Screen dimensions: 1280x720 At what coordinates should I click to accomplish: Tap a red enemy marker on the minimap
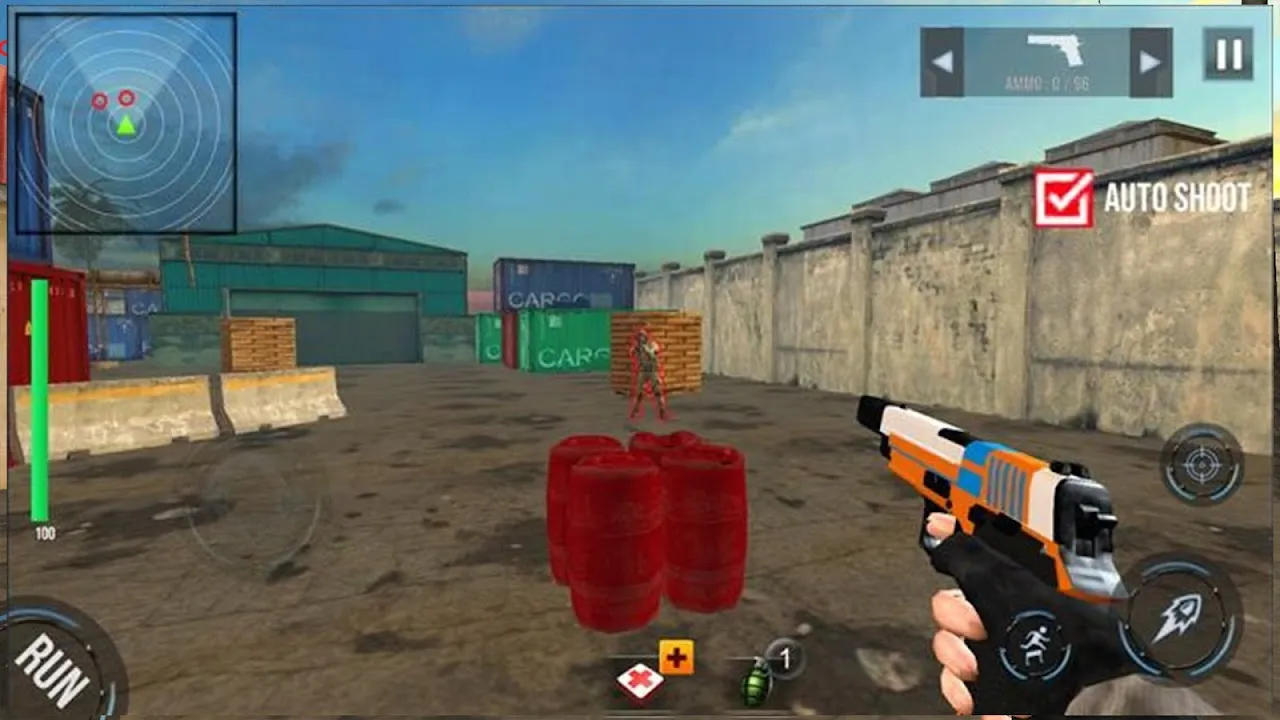(x=100, y=100)
